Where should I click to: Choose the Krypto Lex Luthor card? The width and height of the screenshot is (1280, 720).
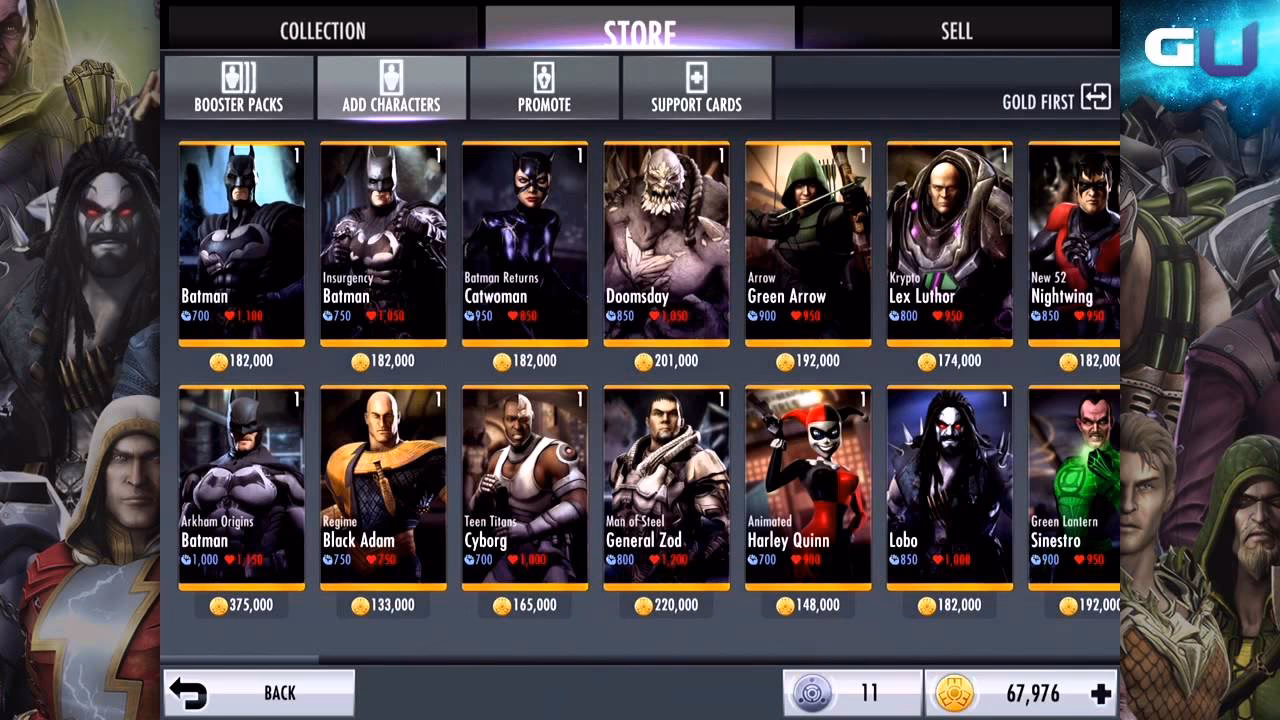tap(950, 240)
